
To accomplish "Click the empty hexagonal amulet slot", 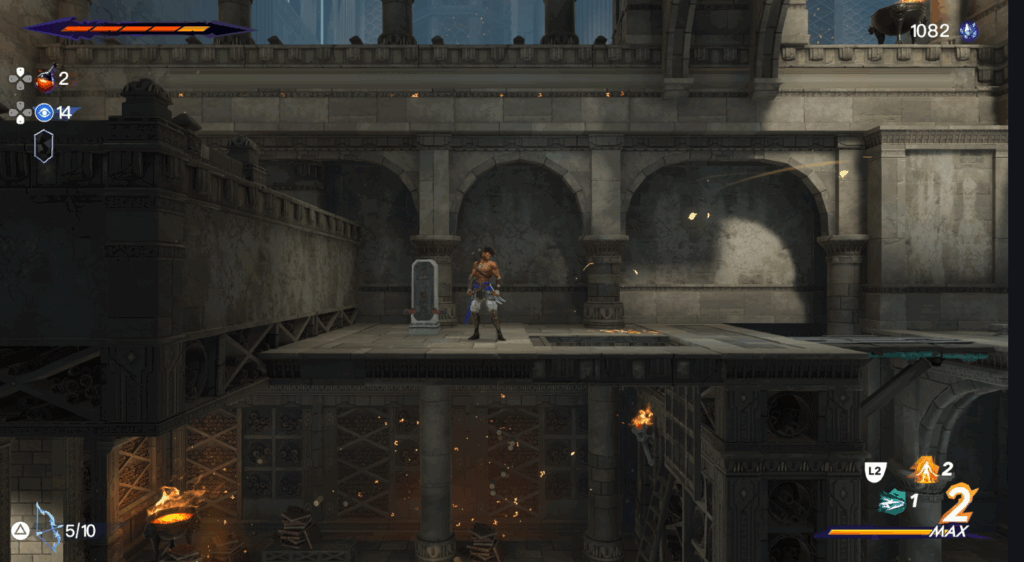I will tap(44, 146).
